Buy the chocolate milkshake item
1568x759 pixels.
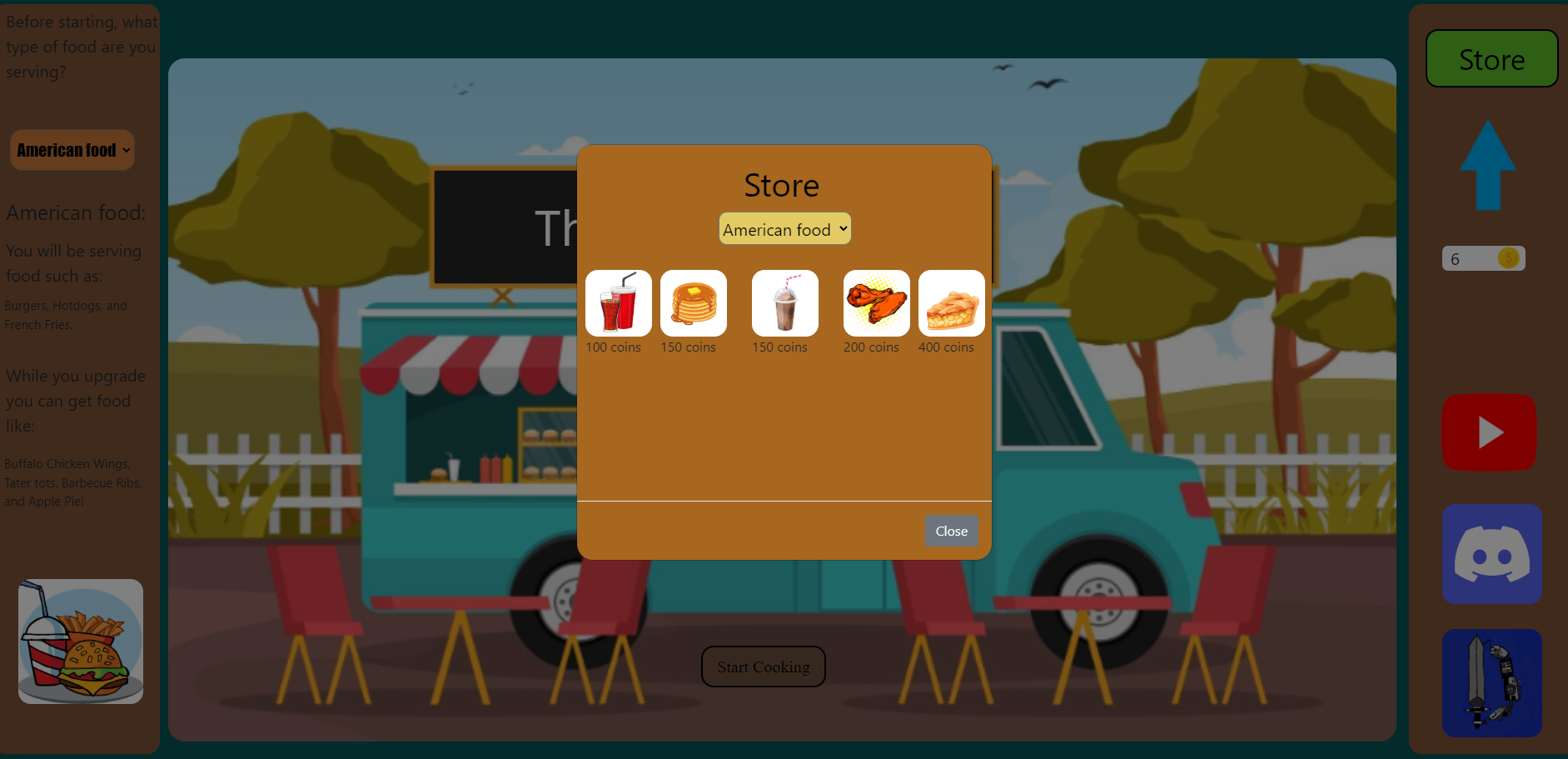pyautogui.click(x=784, y=303)
